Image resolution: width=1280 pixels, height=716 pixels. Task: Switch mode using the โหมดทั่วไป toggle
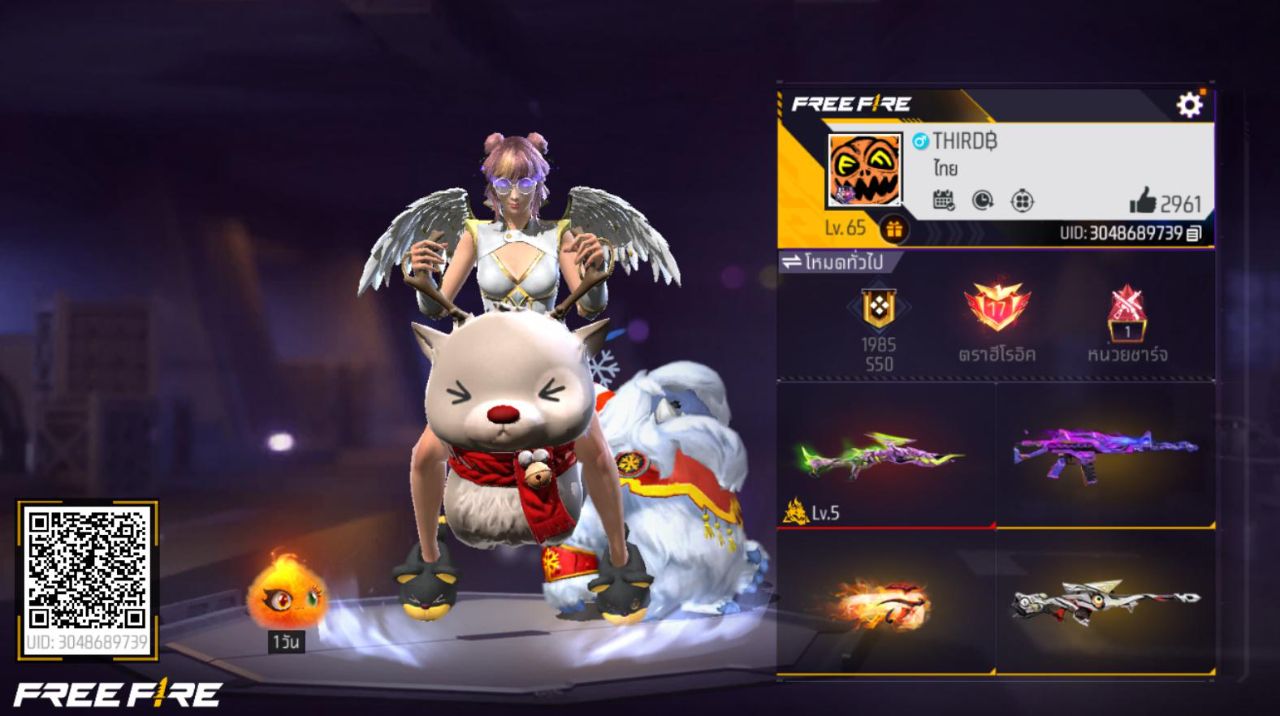click(838, 262)
